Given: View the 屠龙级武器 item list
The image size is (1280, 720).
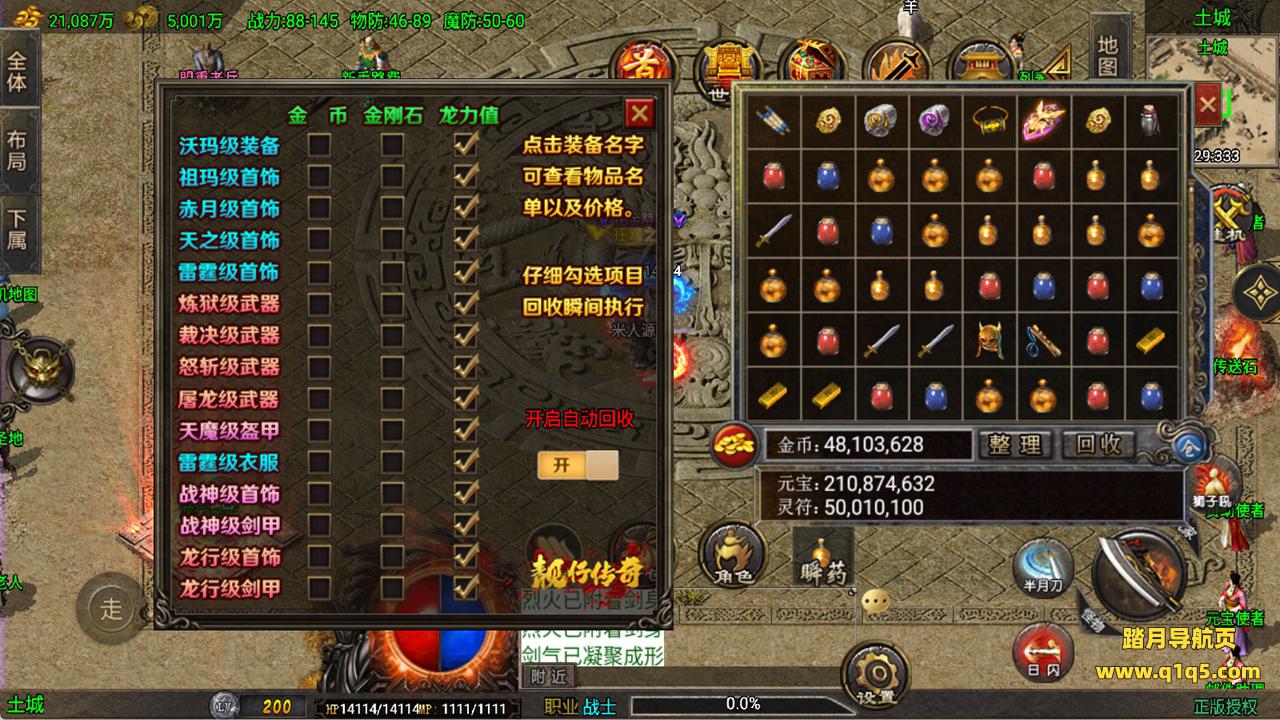Looking at the screenshot, I should (x=229, y=399).
